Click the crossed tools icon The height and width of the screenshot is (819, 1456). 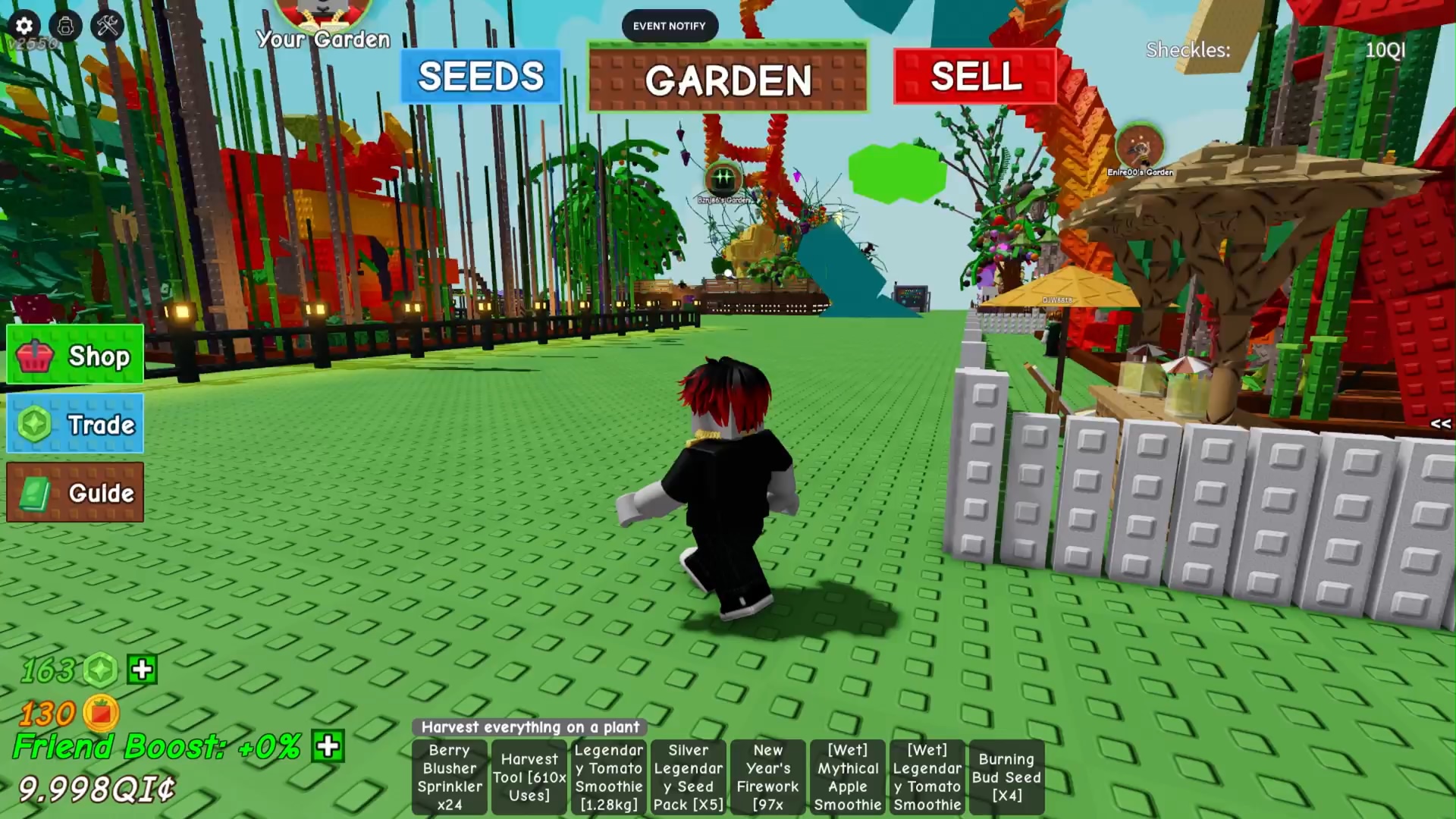pos(108,26)
